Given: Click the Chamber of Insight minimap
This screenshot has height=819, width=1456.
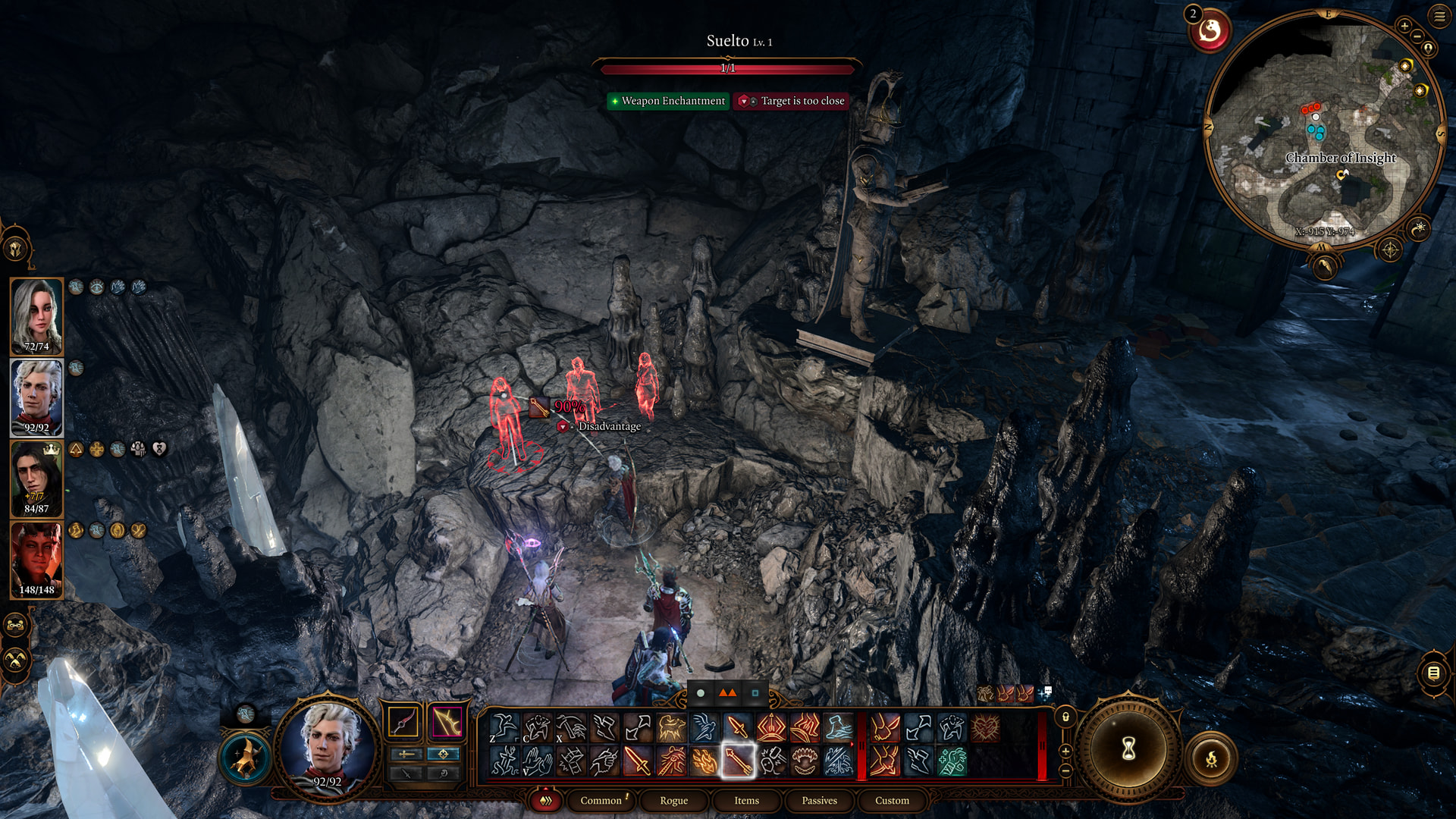Looking at the screenshot, I should [x=1325, y=129].
